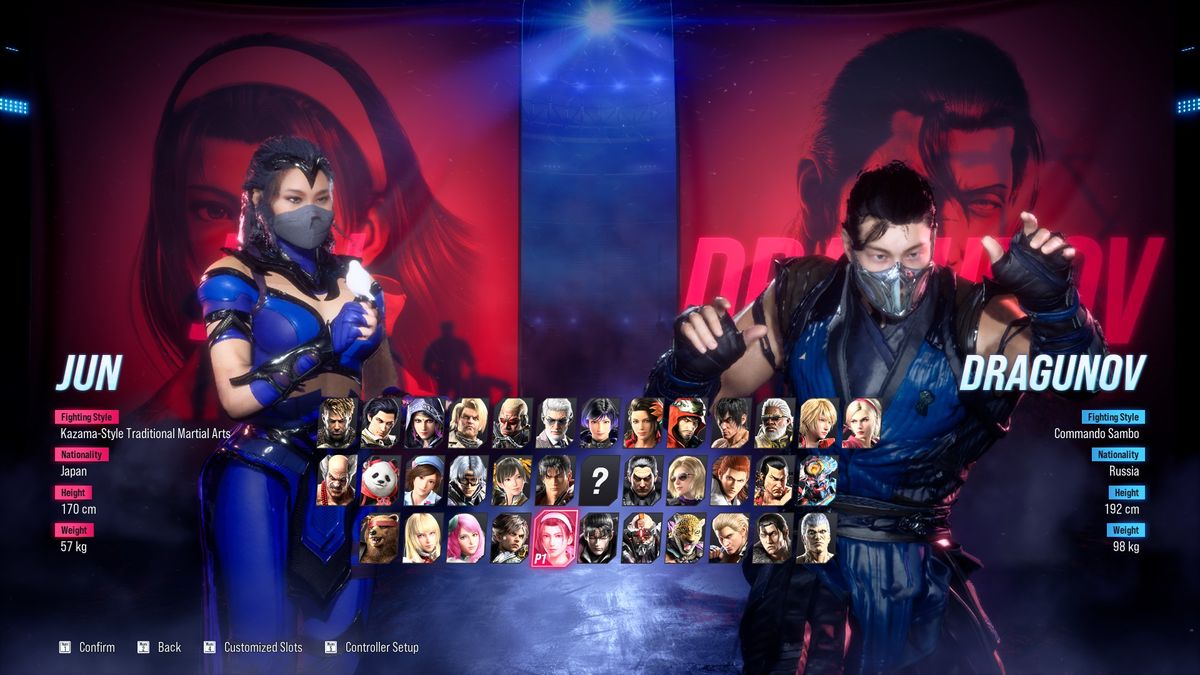Select gray-haired Bryan's portrait

point(816,538)
